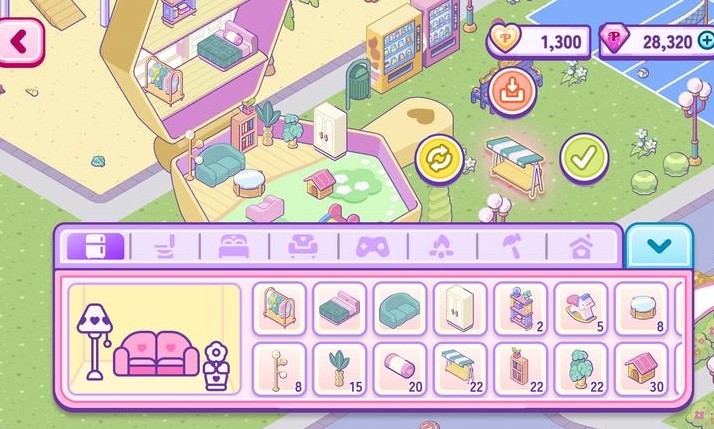Select the green bed item
Image resolution: width=714 pixels, height=429 pixels.
340,308
